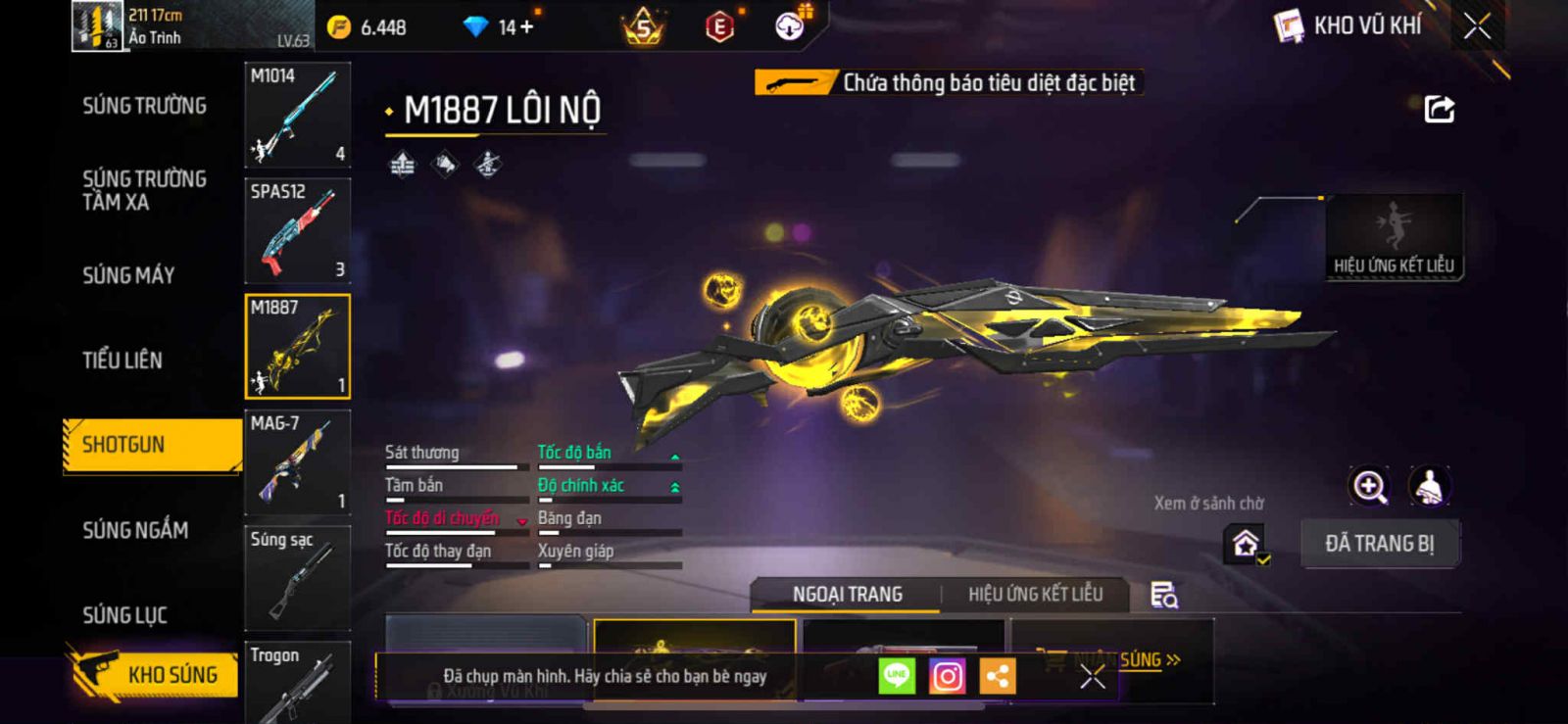Viewport: 1568px width, 724px height.
Task: Select the M1014 shotgun thumbnail
Action: [297, 116]
